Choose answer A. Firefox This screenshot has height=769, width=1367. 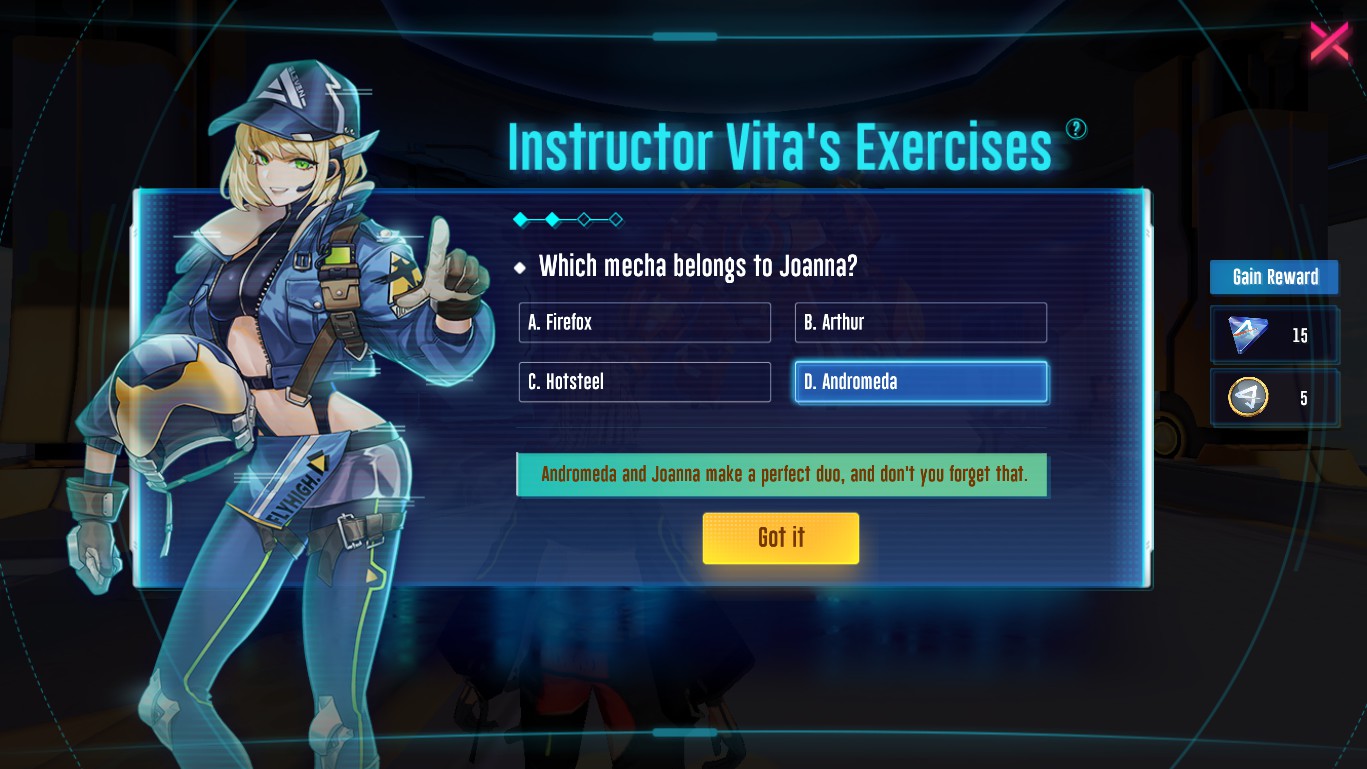[644, 322]
